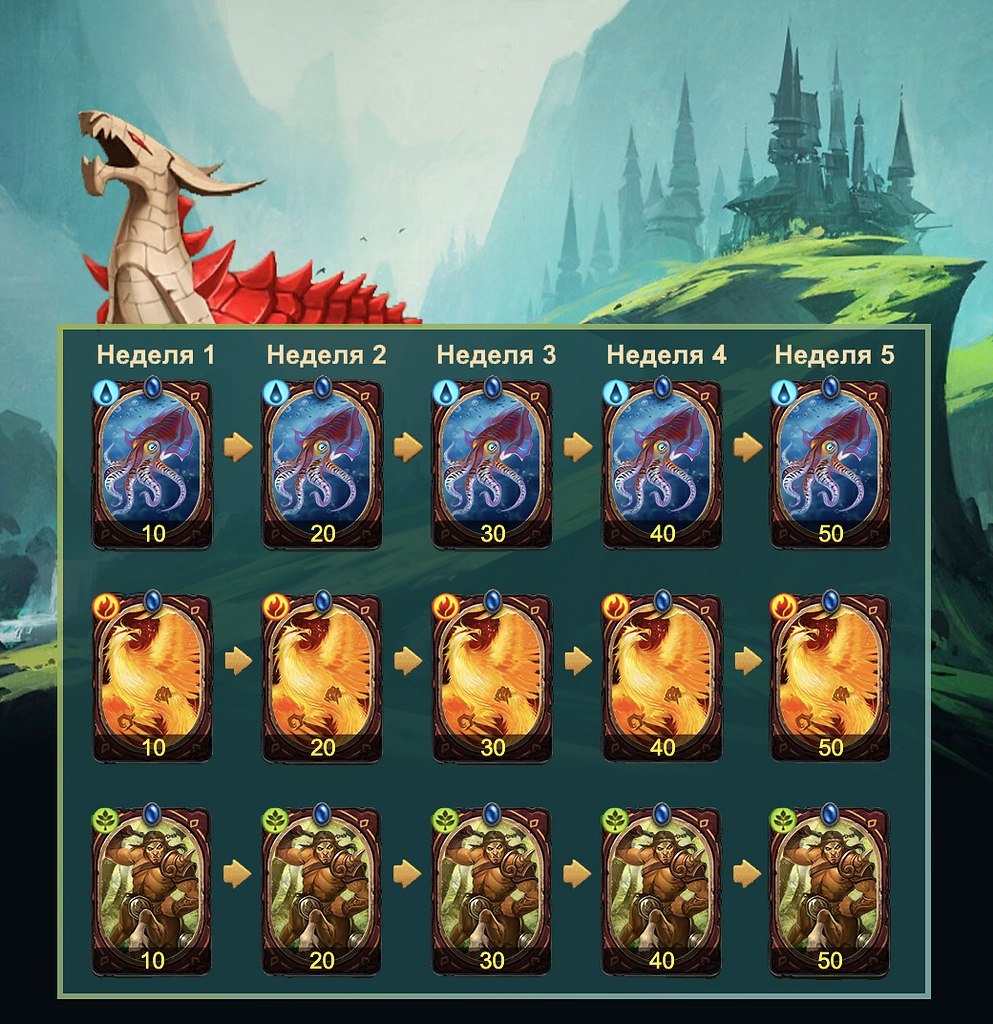Viewport: 993px width, 1024px height.
Task: Pick the squid card numbered 30
Action: [x=492, y=464]
